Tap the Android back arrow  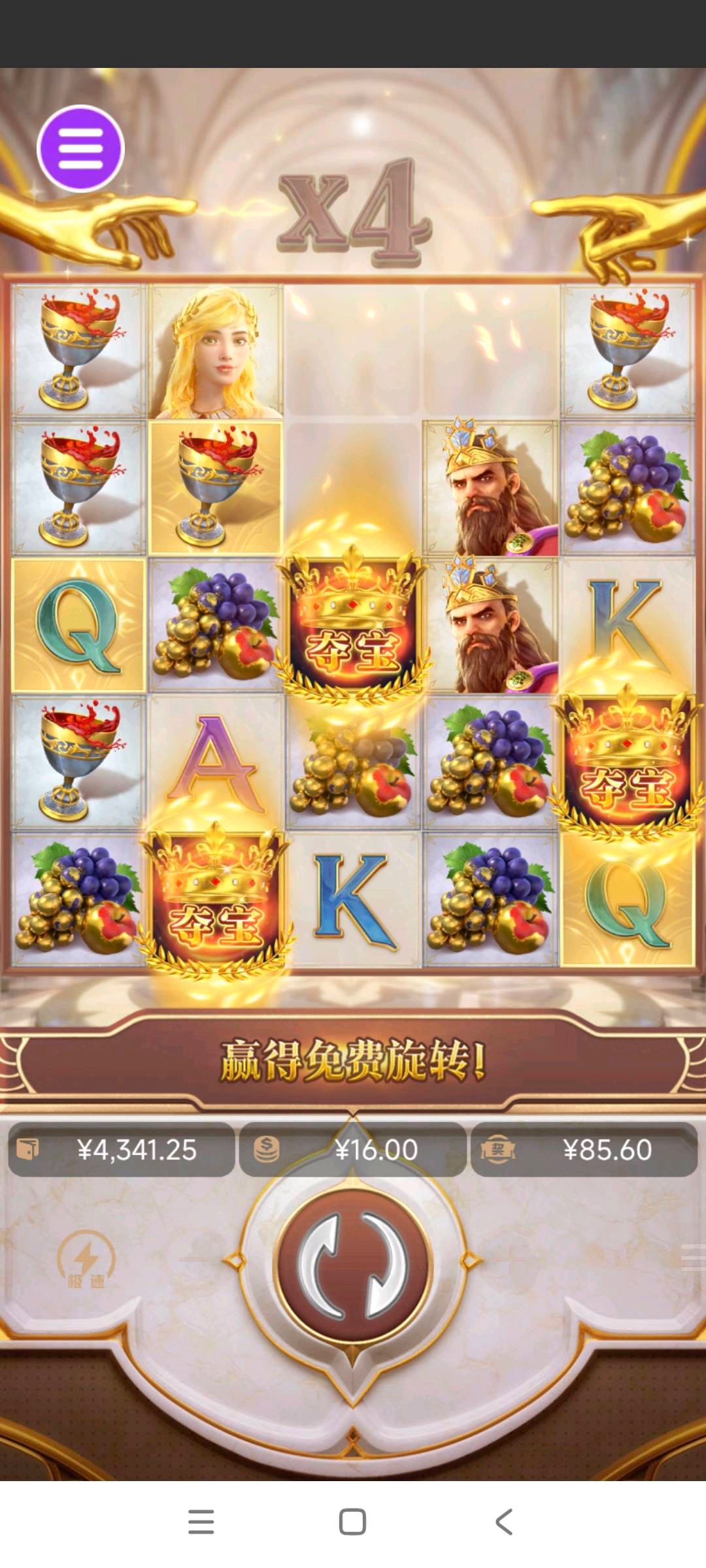503,1522
